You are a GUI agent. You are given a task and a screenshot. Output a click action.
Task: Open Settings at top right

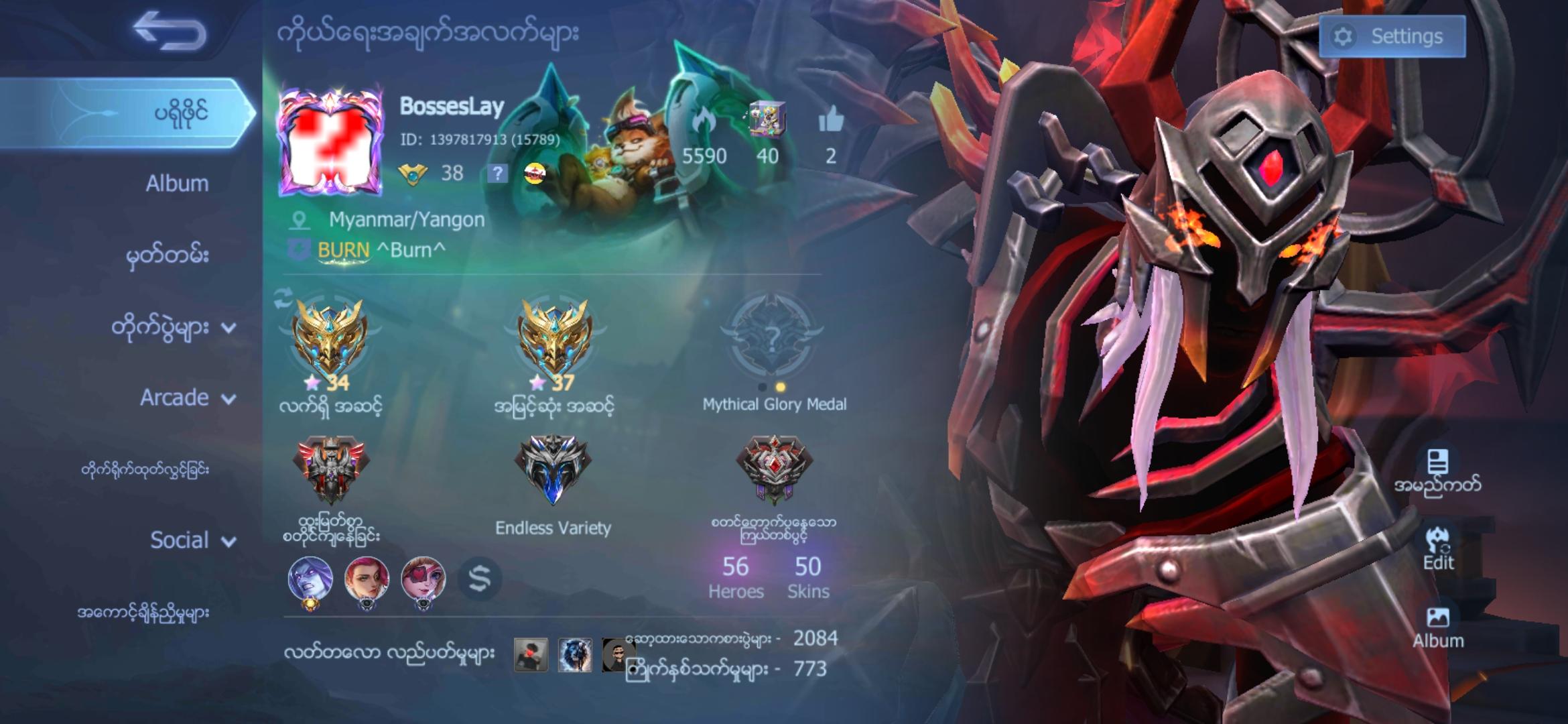point(1392,36)
